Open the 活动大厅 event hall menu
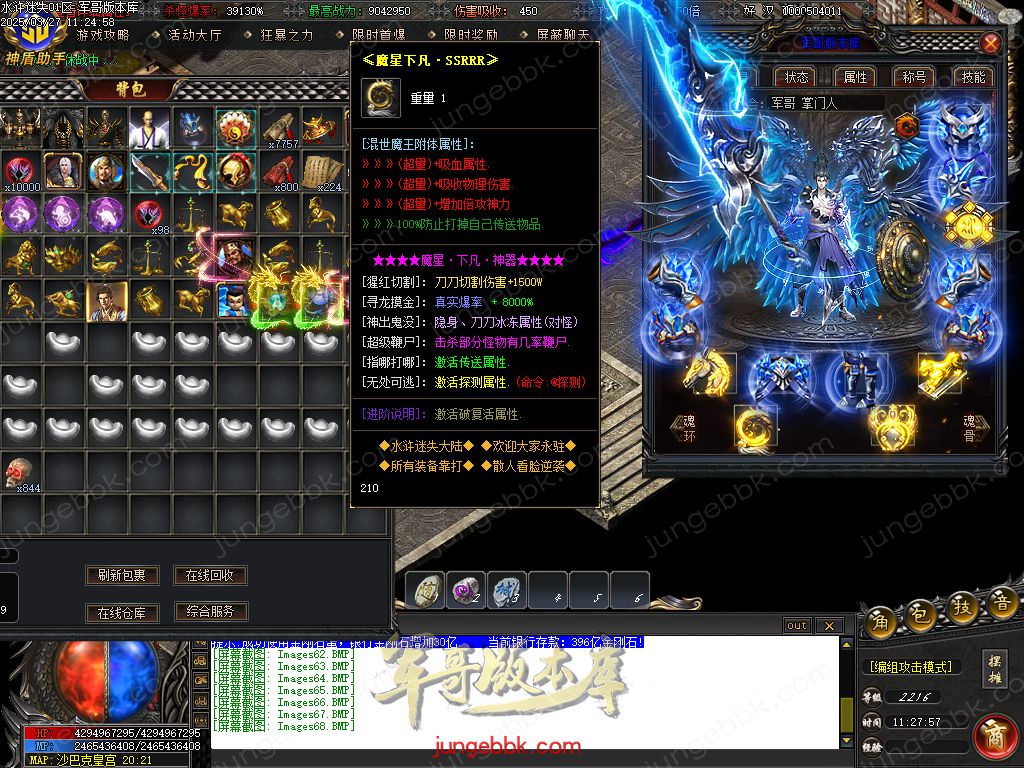This screenshot has width=1024, height=768. [194, 35]
